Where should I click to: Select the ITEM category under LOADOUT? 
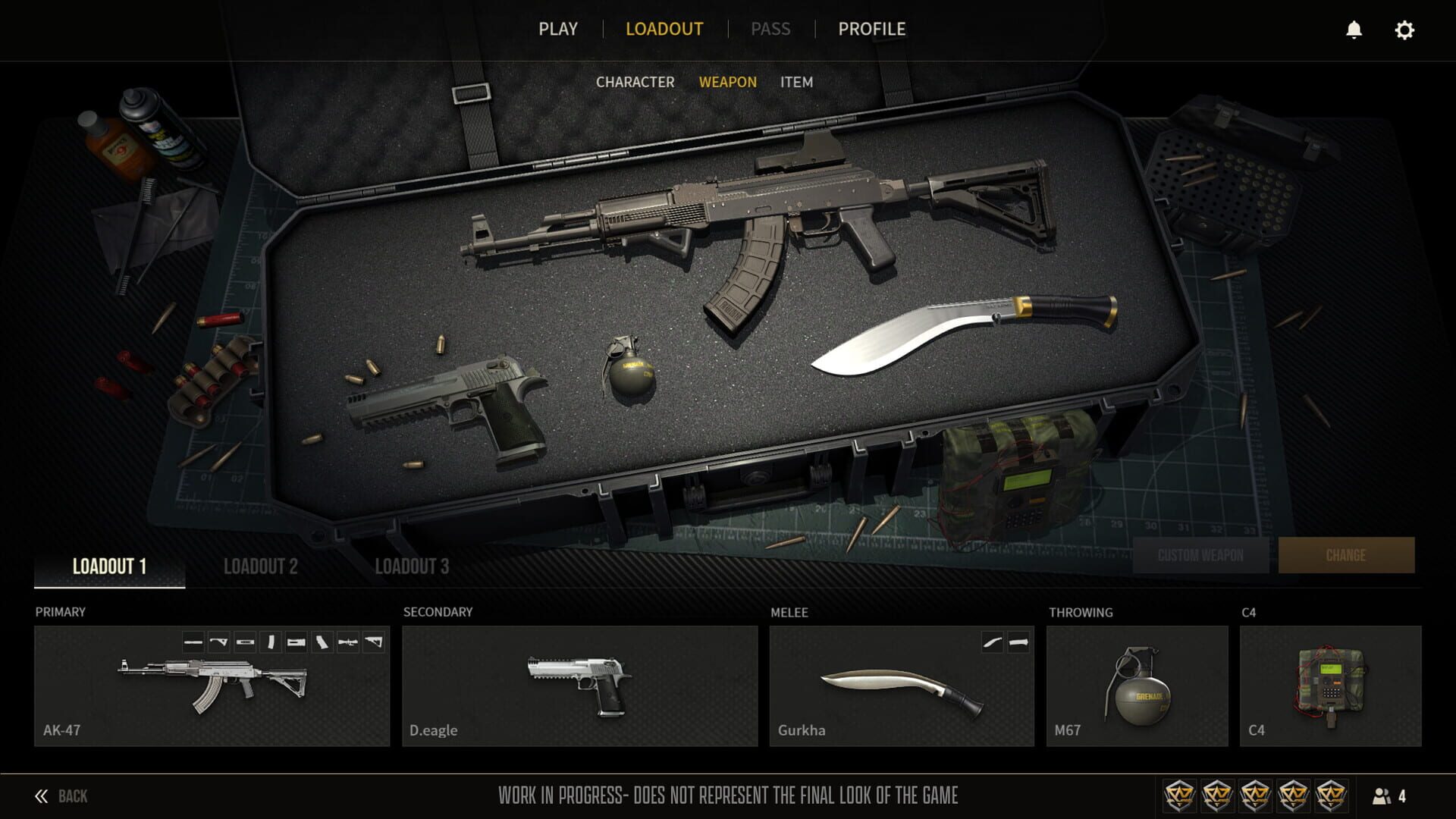pyautogui.click(x=798, y=82)
